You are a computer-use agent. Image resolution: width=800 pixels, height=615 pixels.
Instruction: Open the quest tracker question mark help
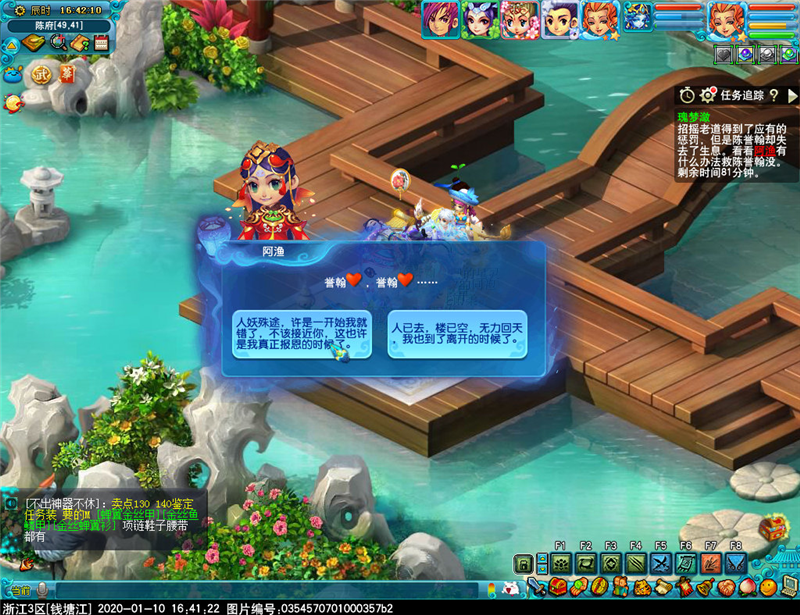(773, 95)
